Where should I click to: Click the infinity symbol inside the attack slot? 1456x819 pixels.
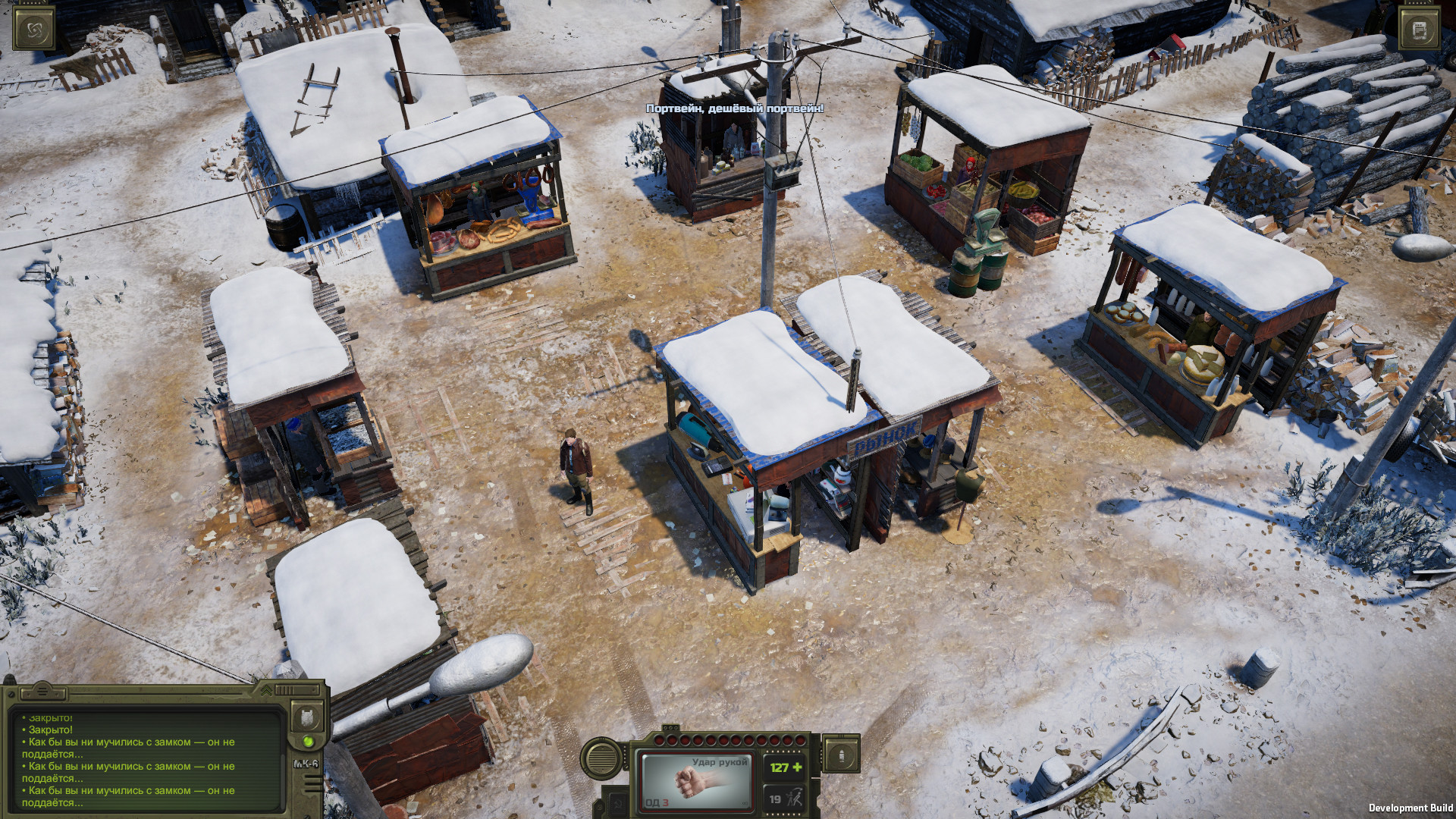click(745, 803)
